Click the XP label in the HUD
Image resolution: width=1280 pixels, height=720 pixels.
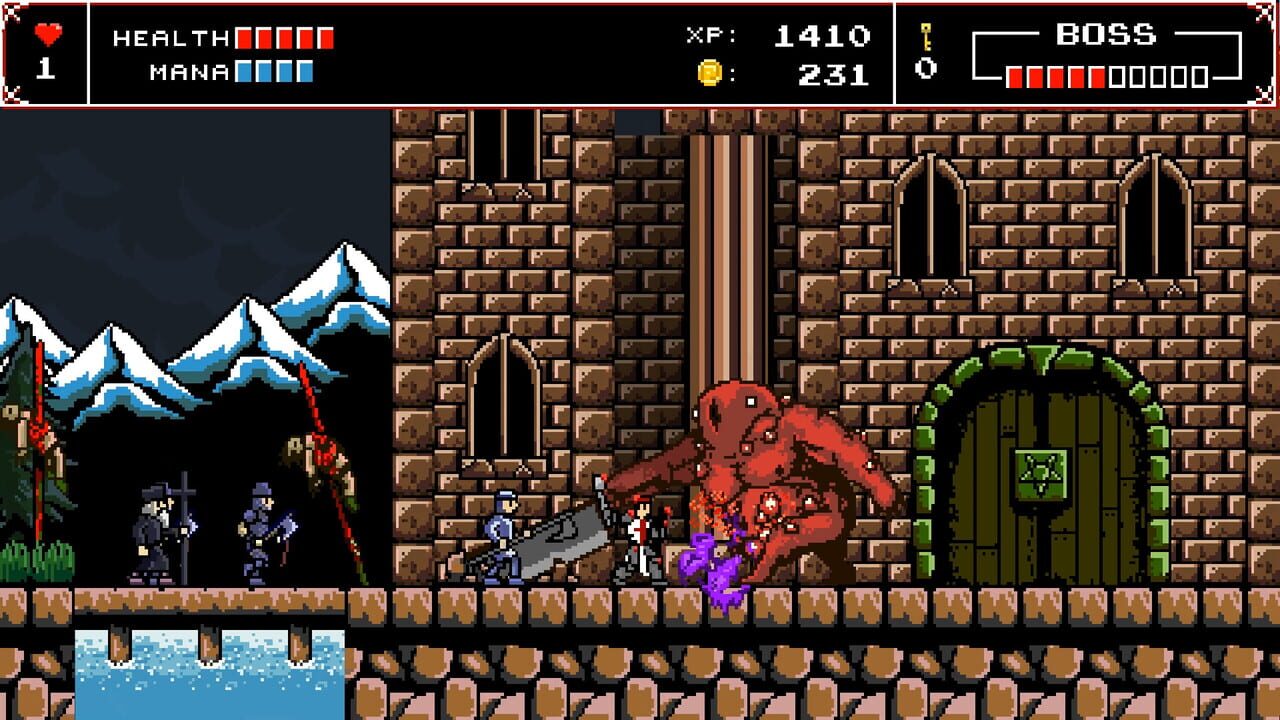710,34
